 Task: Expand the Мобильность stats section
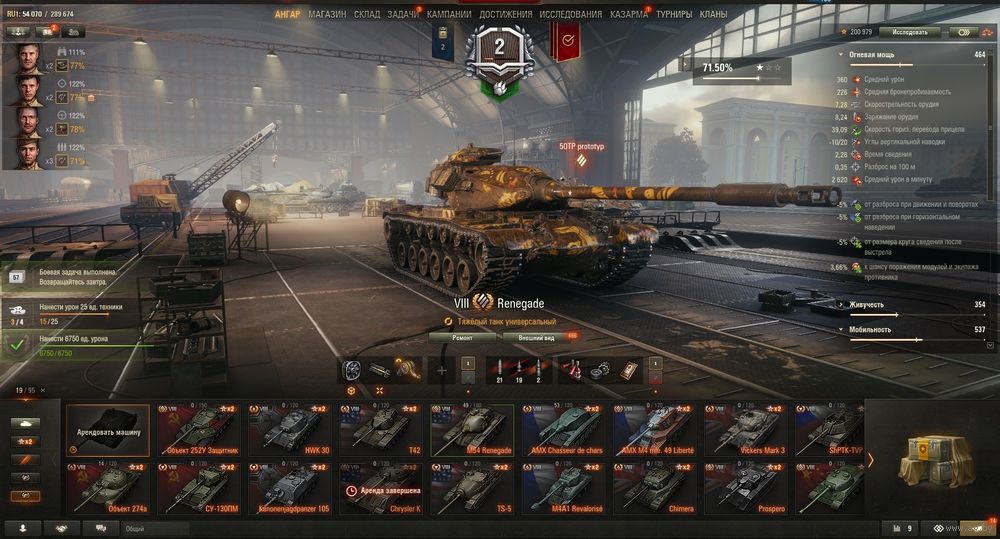click(841, 329)
